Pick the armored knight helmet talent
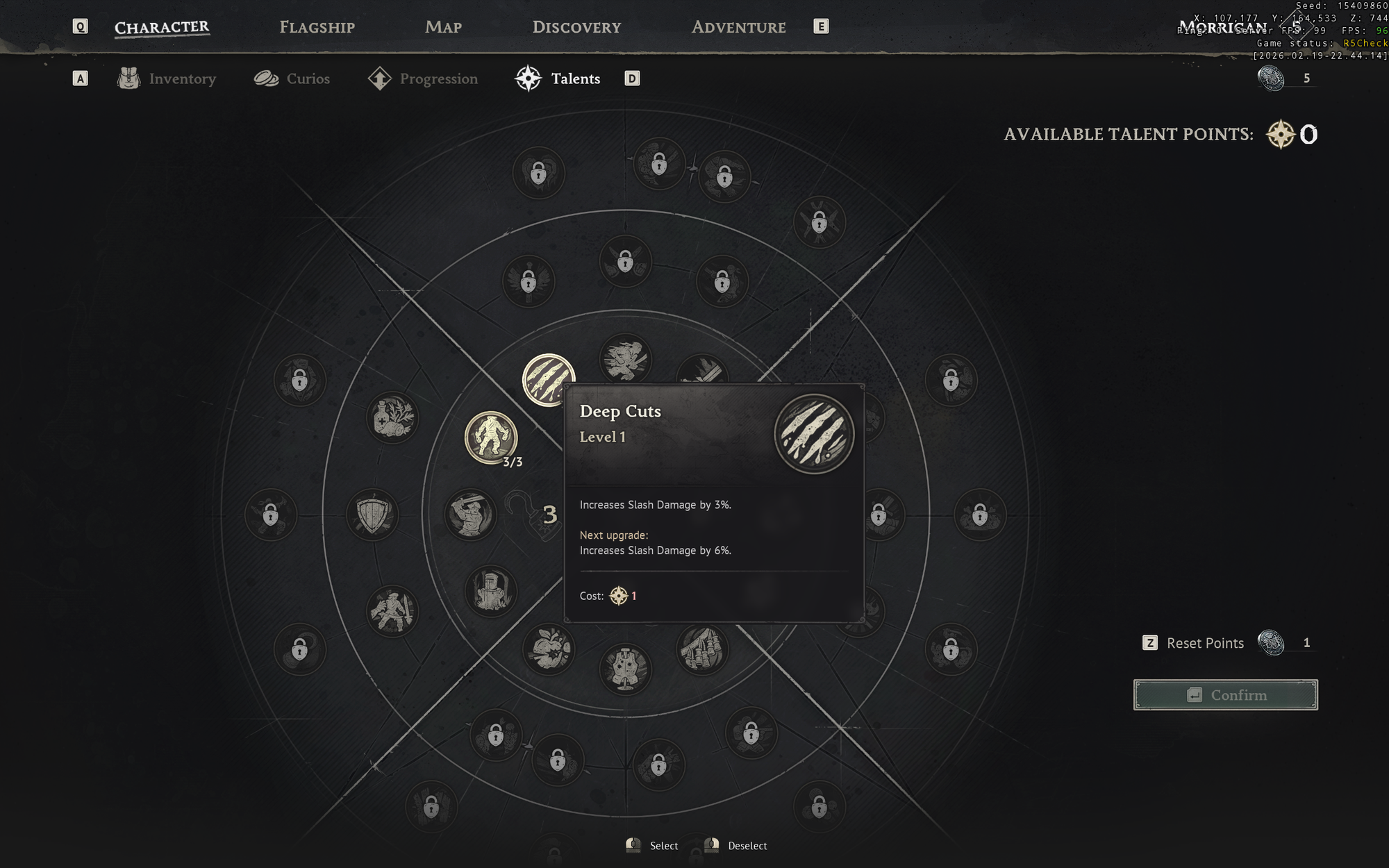The image size is (1389, 868). (x=490, y=591)
